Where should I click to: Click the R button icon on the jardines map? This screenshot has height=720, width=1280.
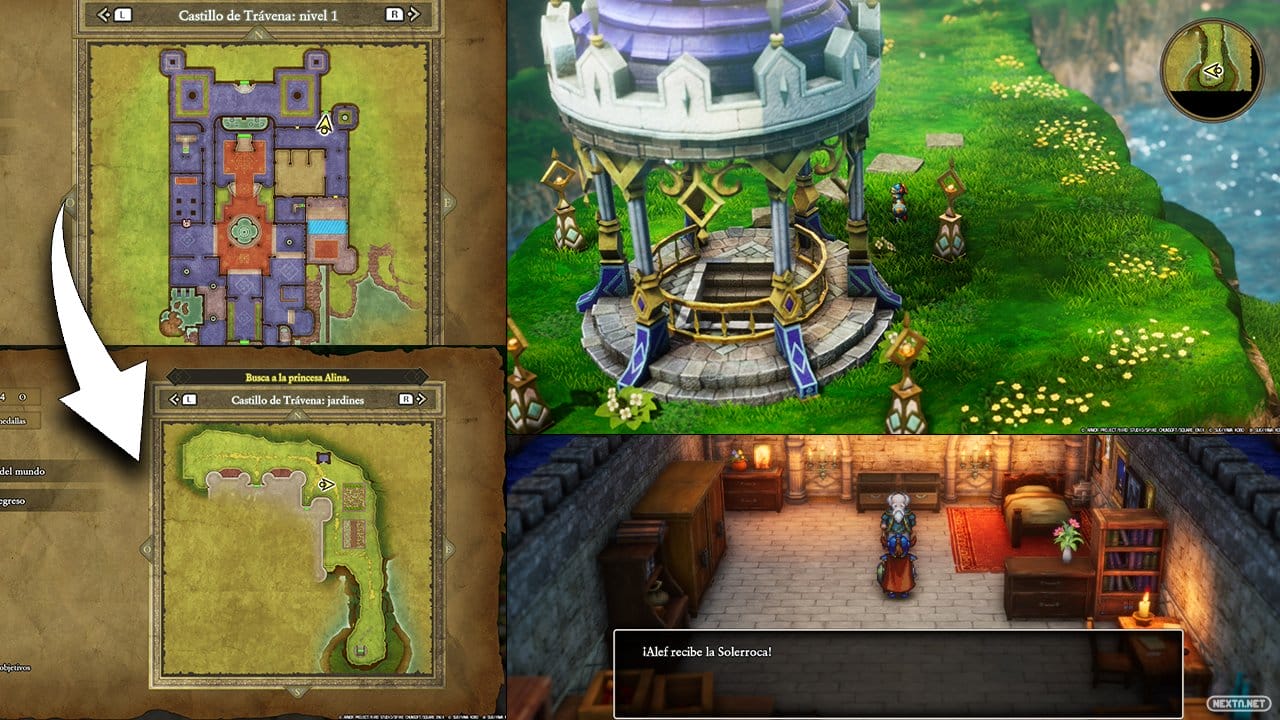coord(407,400)
